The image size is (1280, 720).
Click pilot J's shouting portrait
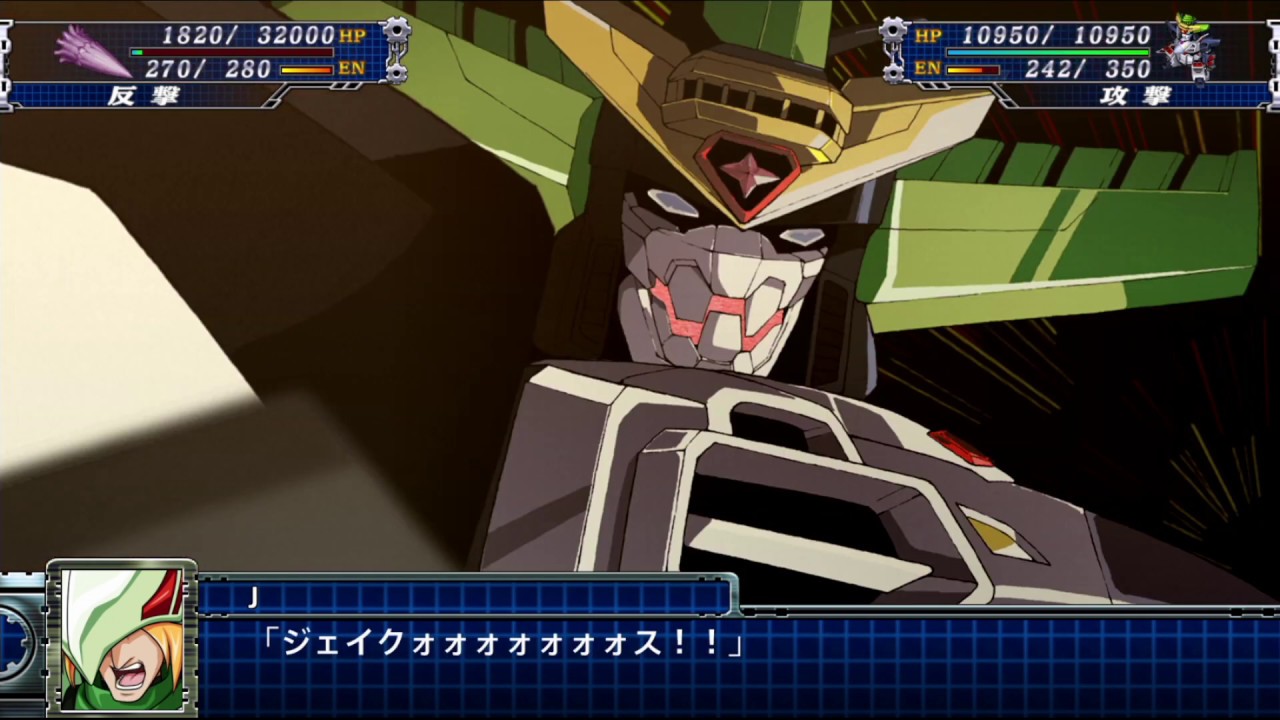tap(122, 637)
